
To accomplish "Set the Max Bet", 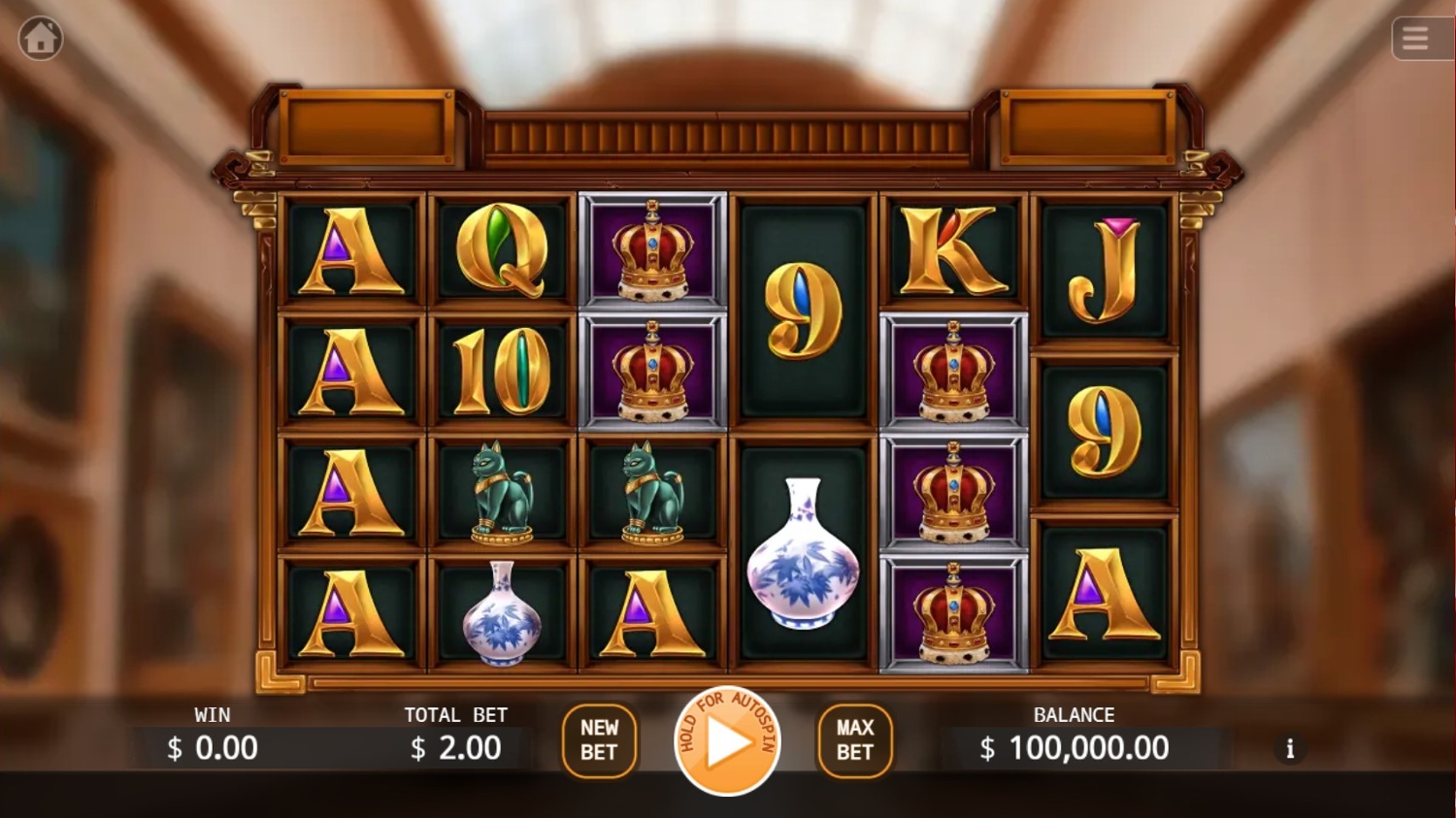I will 854,740.
